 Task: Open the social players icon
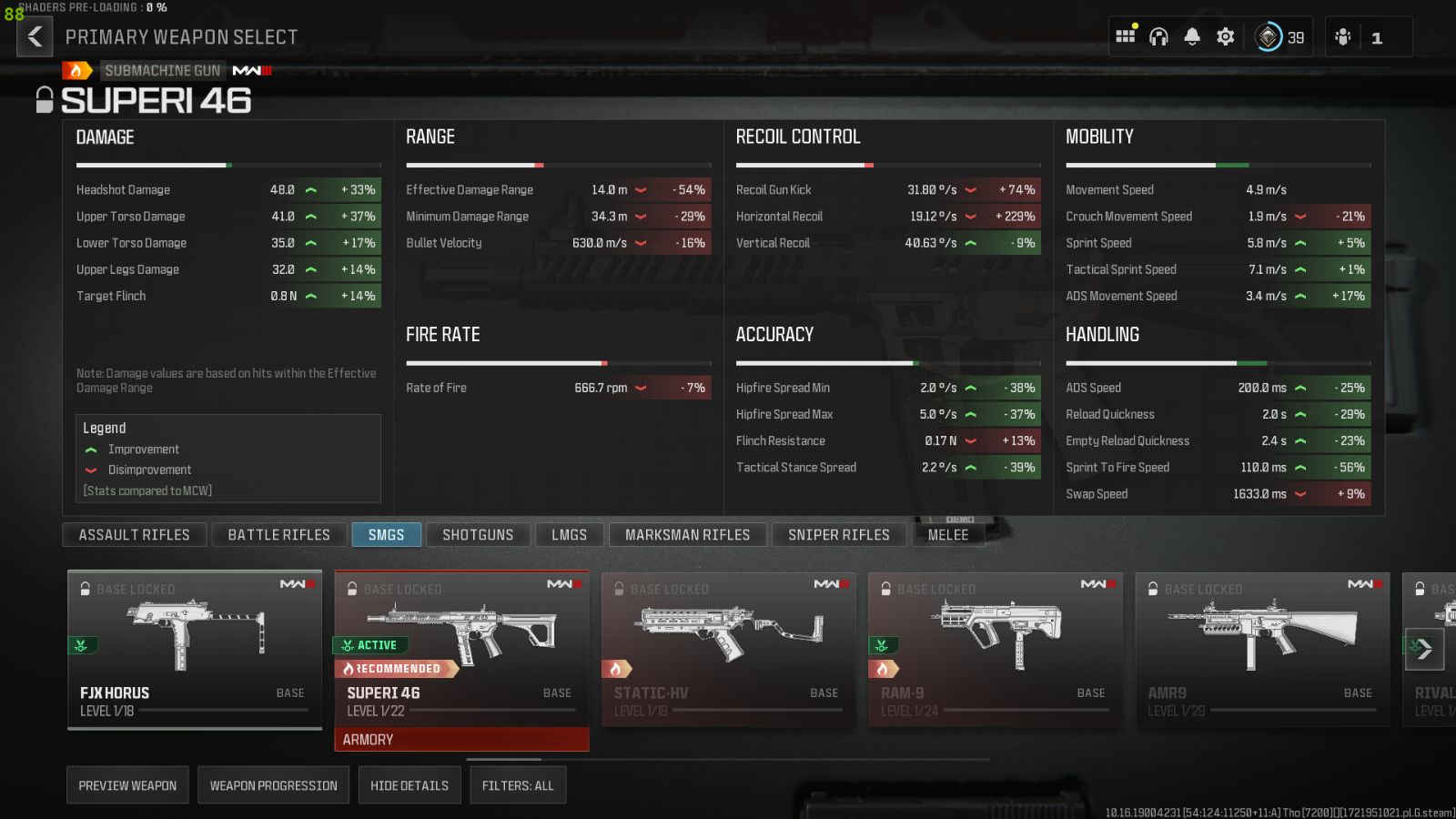[x=1340, y=36]
